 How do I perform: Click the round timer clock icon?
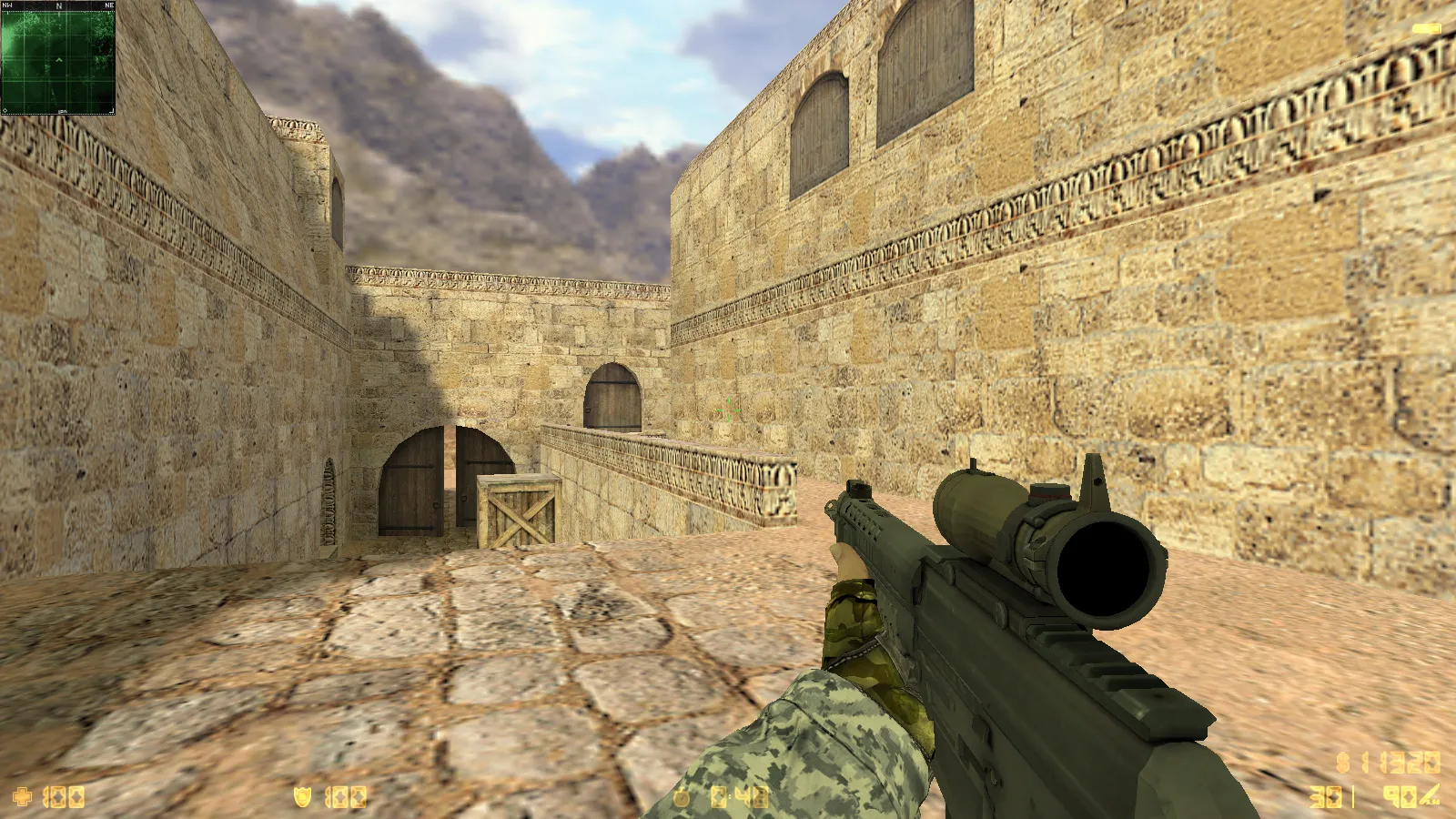click(681, 799)
